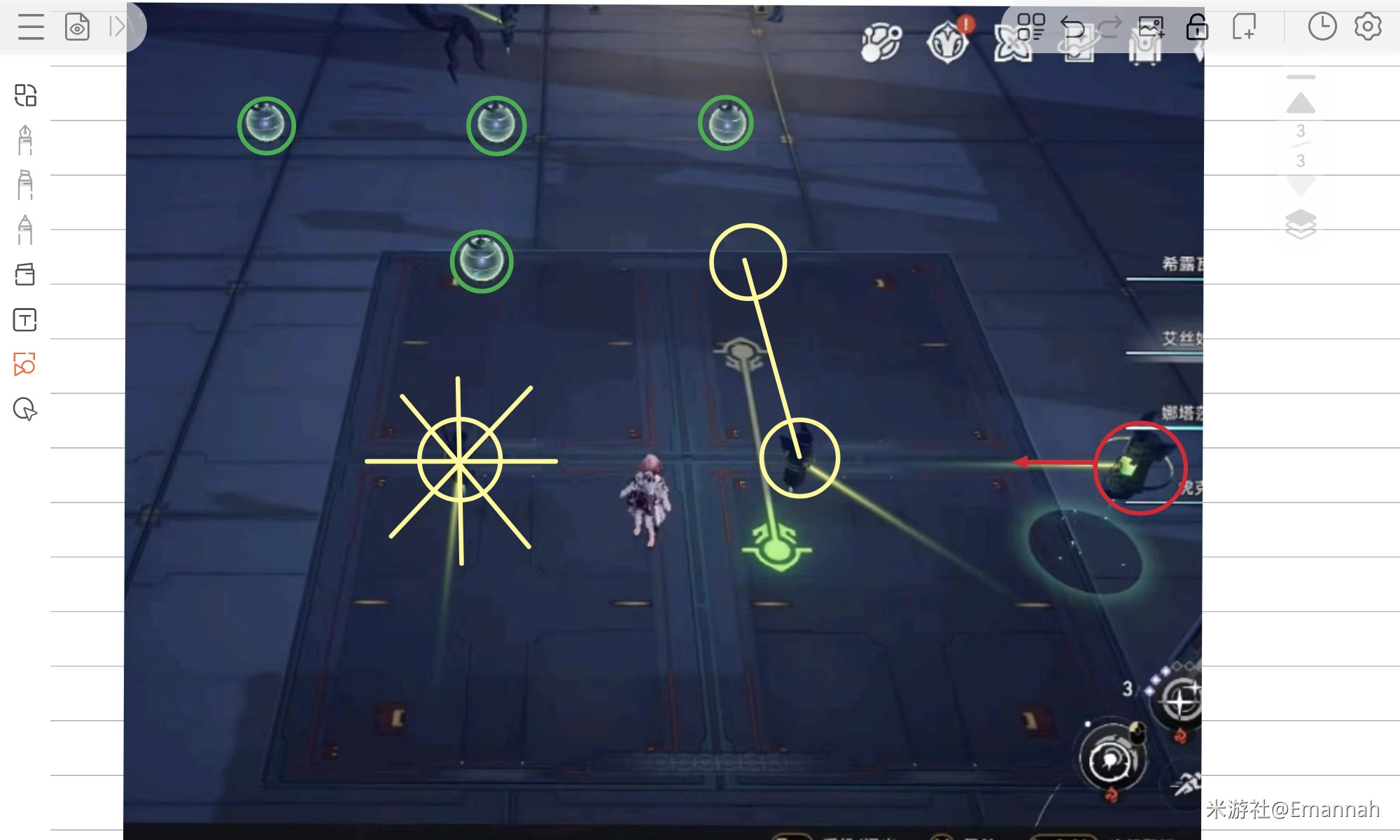
Task: Tap the running-figure sprint button
Action: coord(1187,785)
